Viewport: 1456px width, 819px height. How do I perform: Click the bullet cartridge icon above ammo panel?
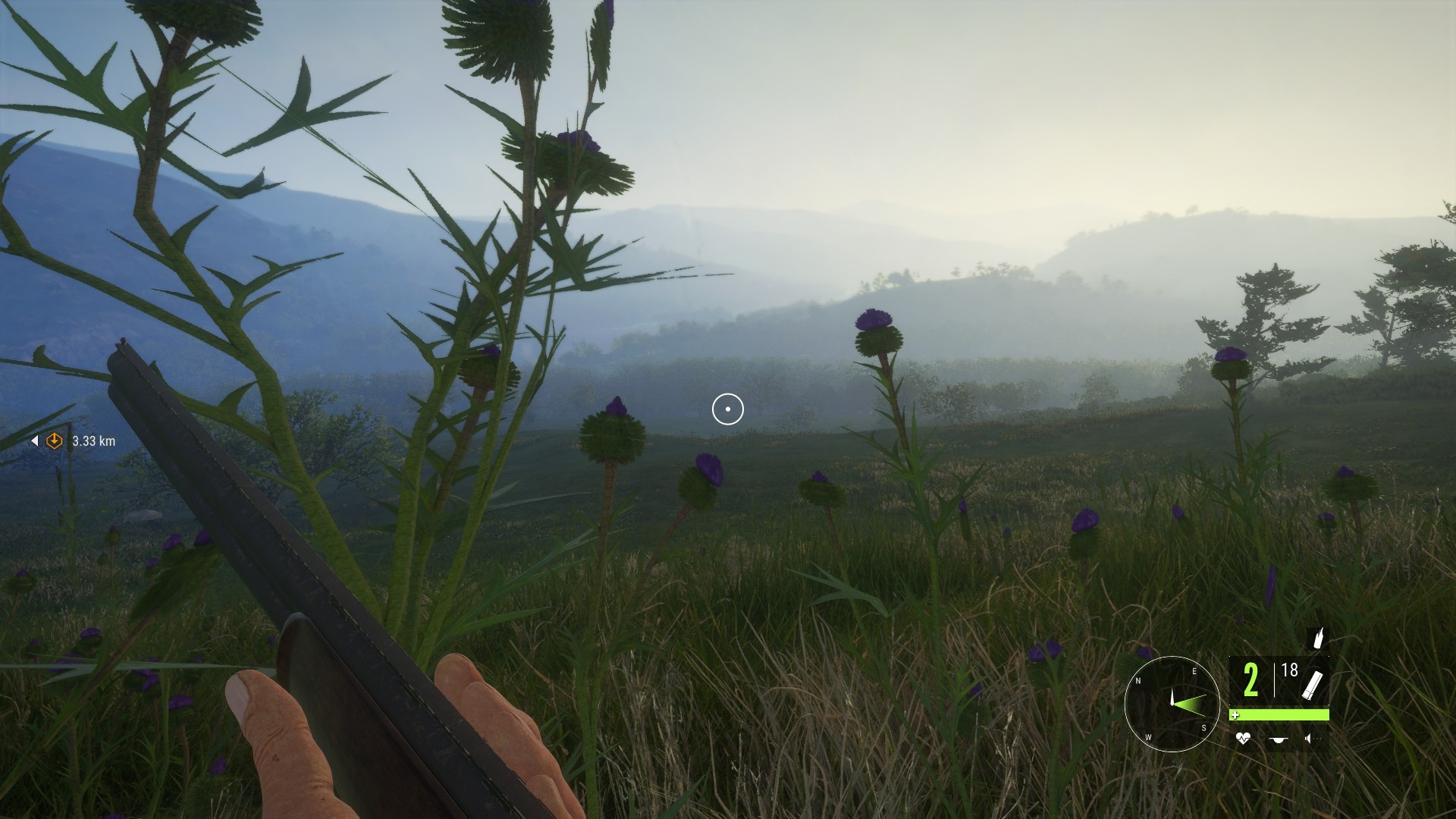pyautogui.click(x=1319, y=638)
